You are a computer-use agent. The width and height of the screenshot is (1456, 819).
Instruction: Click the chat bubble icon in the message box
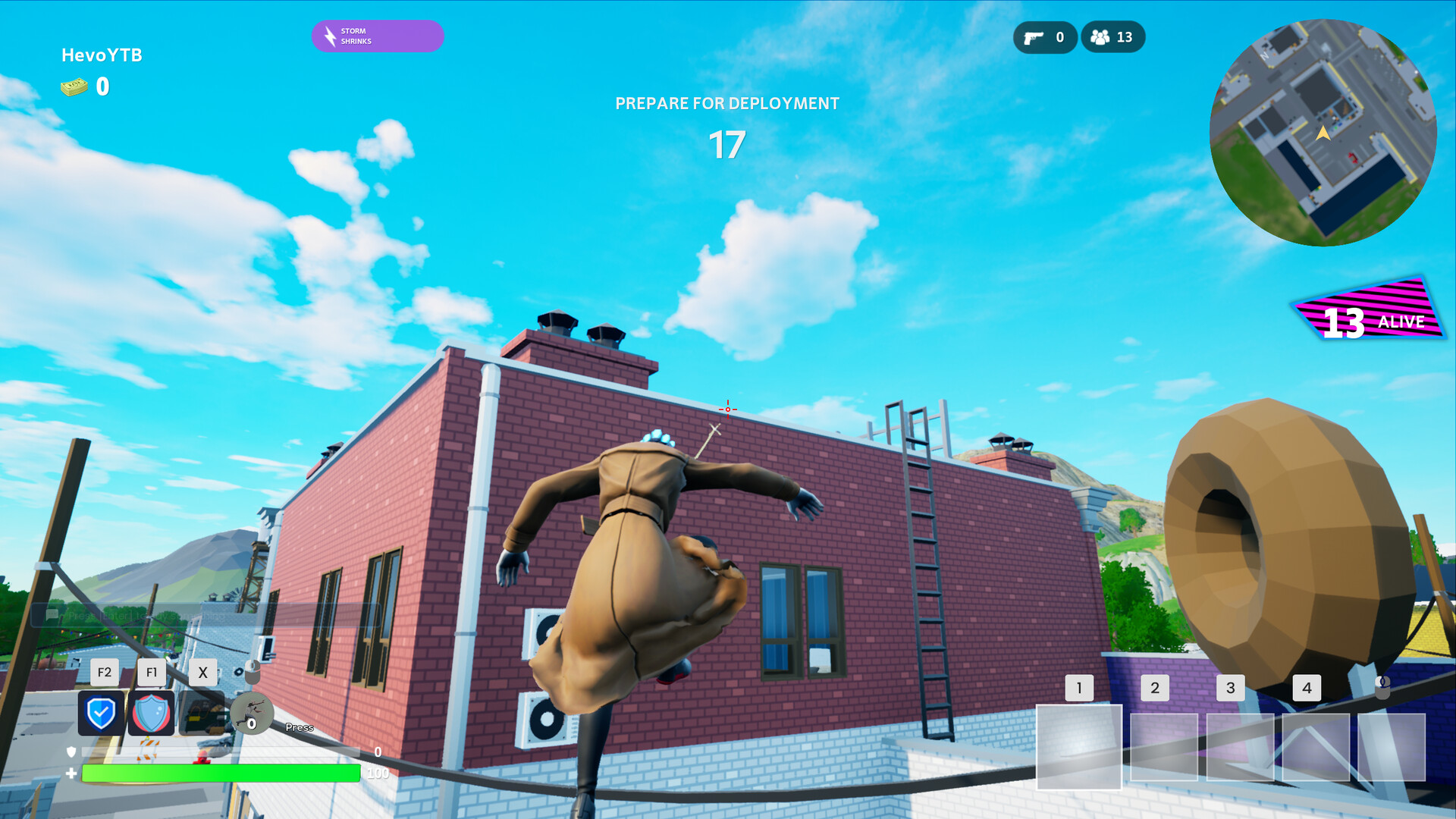(x=52, y=616)
